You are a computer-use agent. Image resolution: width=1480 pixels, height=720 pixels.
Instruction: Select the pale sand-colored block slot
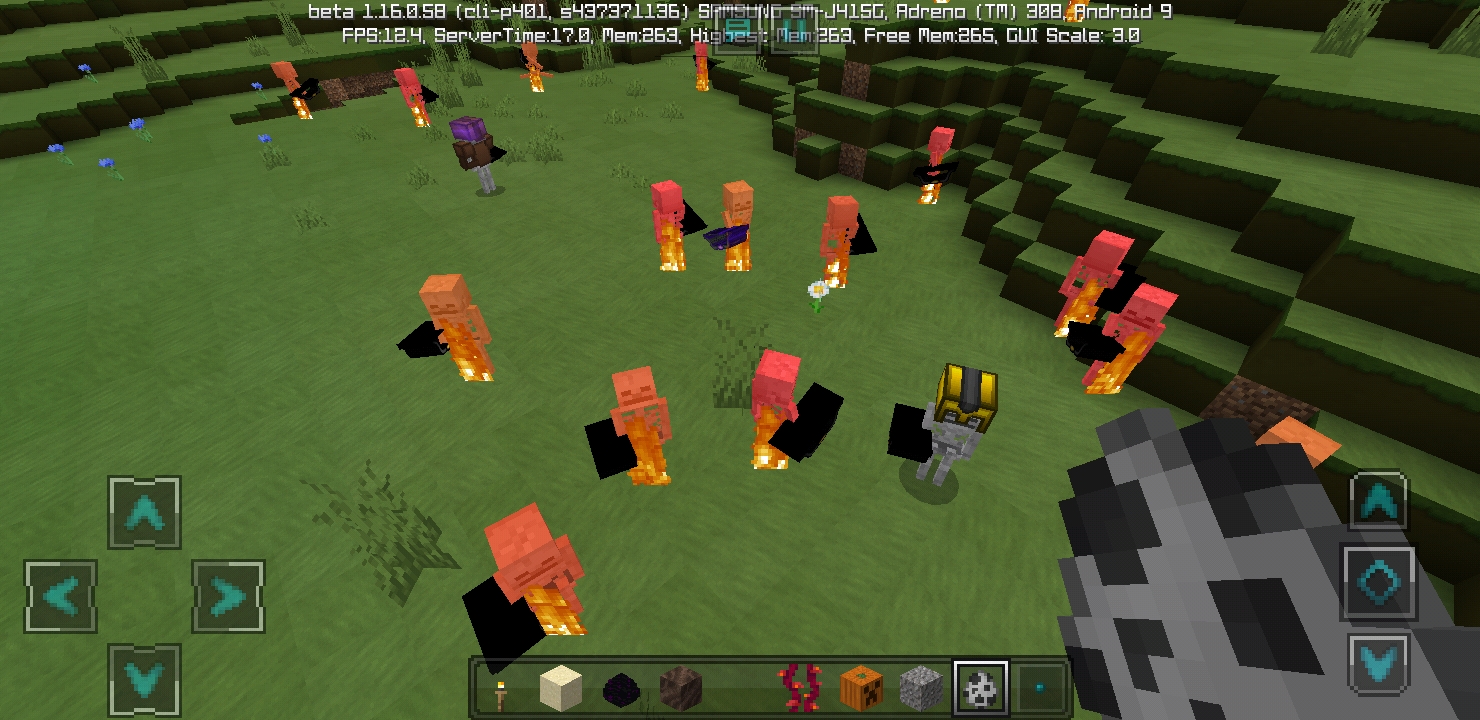[560, 688]
